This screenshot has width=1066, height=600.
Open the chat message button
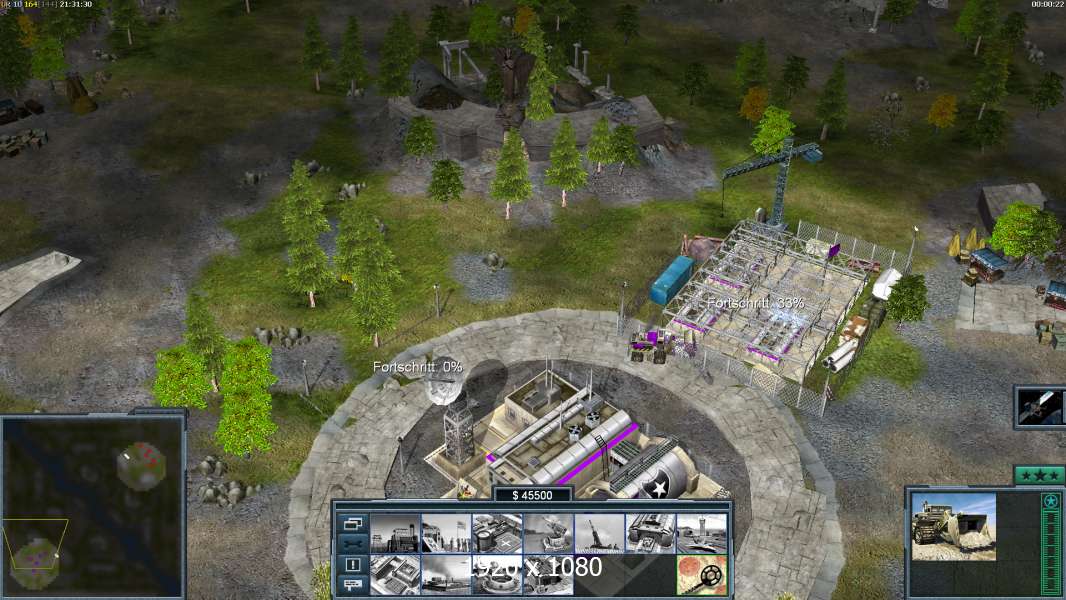(x=352, y=584)
